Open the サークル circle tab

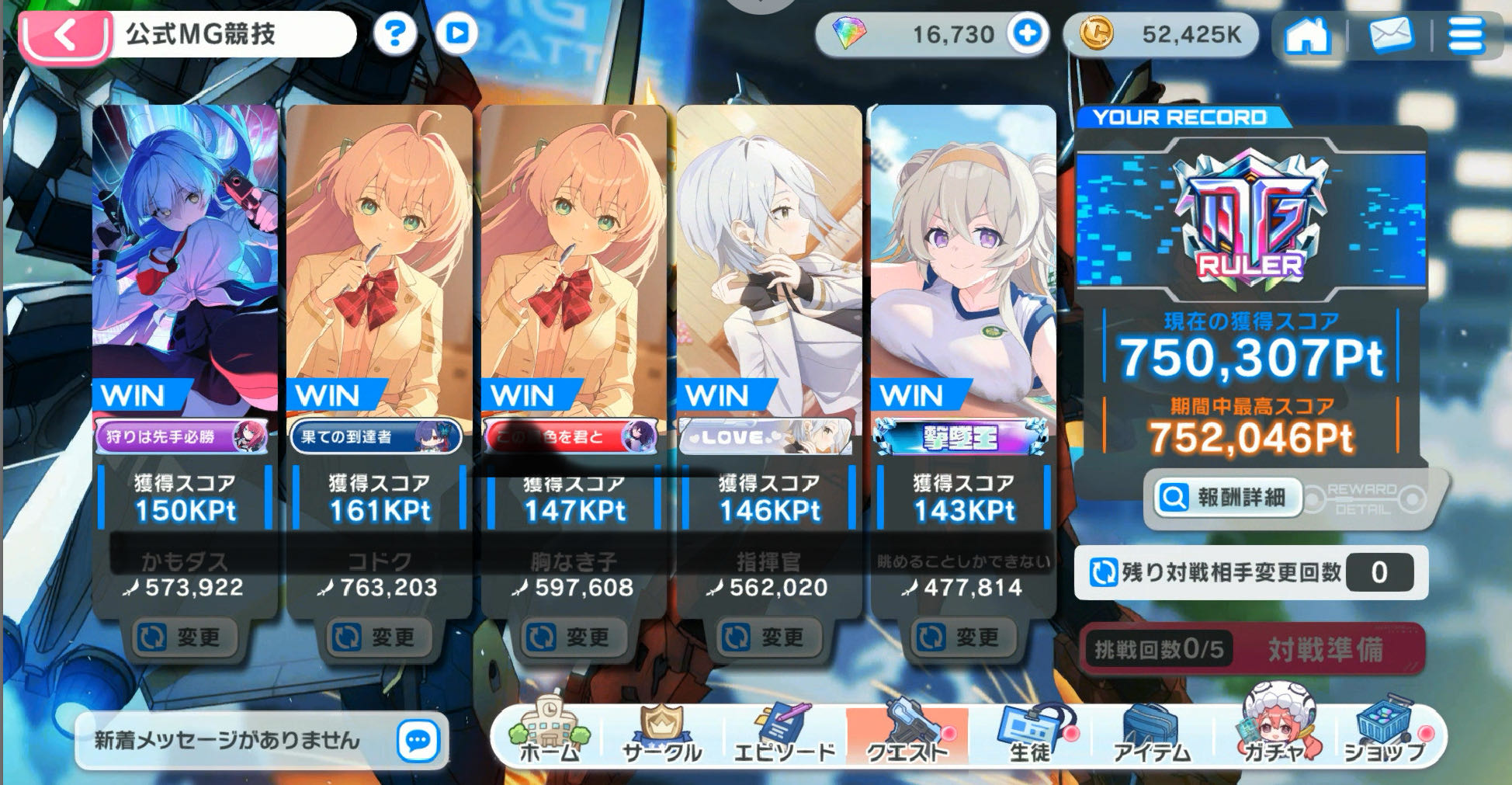point(661,735)
